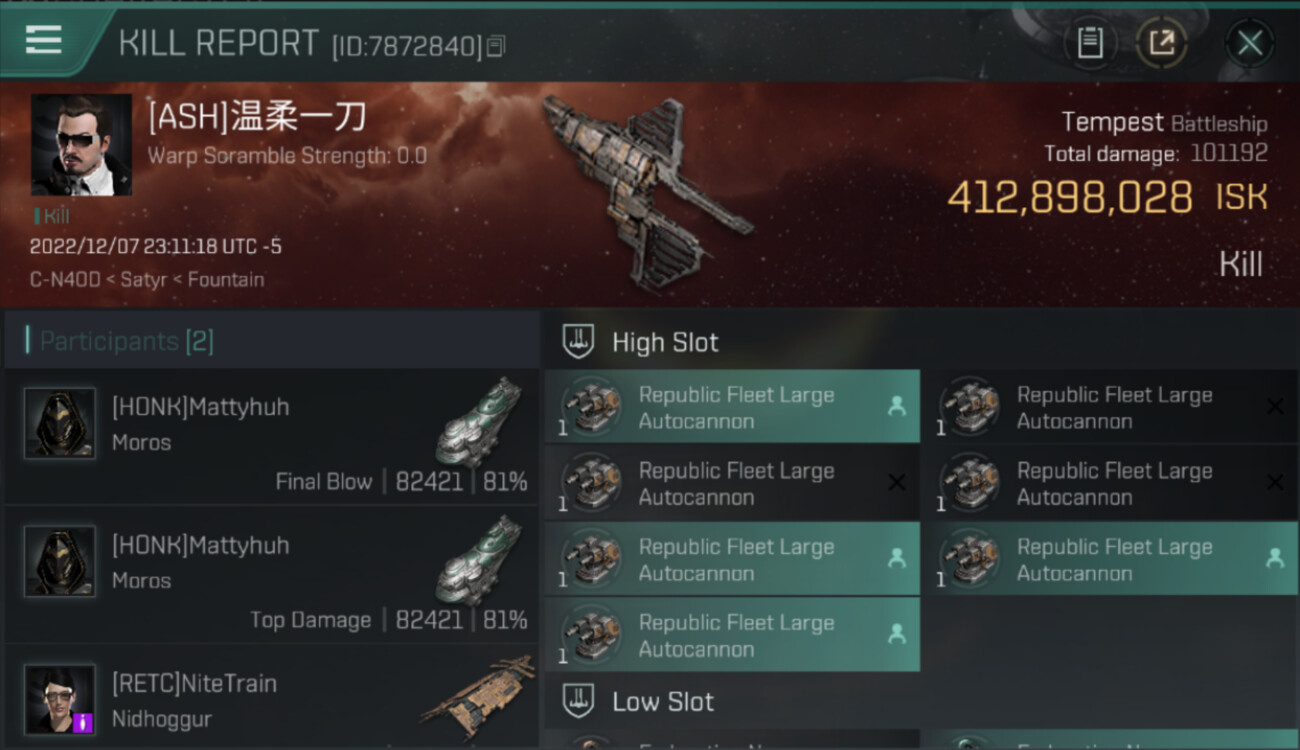Viewport: 1300px width, 750px height.
Task: Select the Mattyhuh Final Blow entry
Action: pos(272,437)
